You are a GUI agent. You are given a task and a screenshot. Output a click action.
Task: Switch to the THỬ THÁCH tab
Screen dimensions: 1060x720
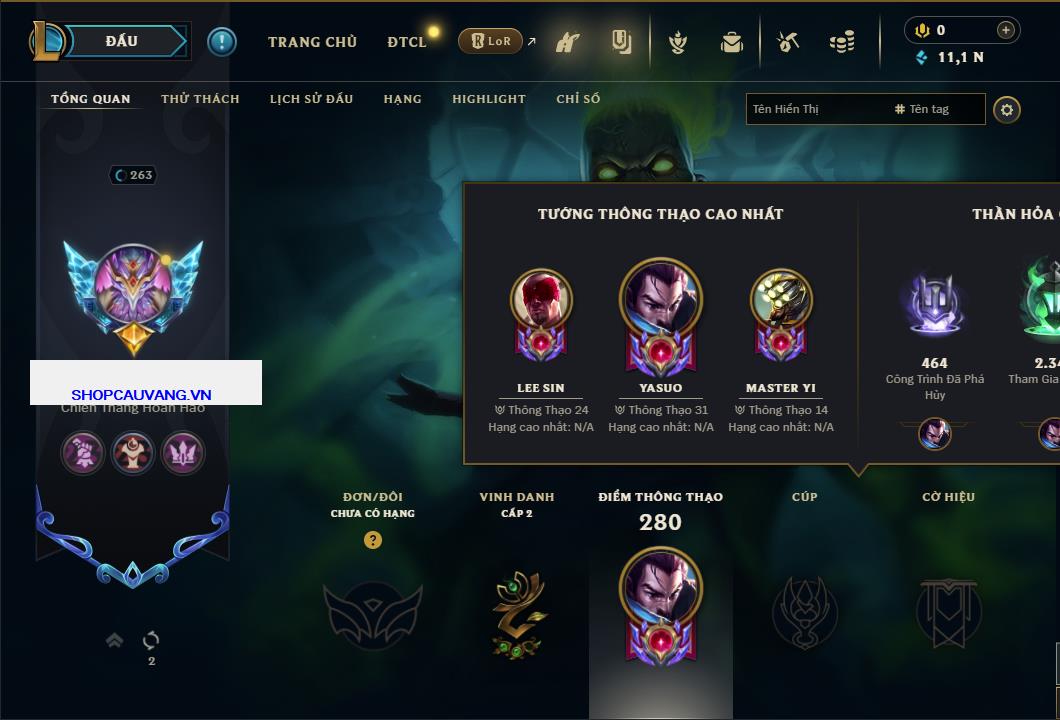pos(200,99)
